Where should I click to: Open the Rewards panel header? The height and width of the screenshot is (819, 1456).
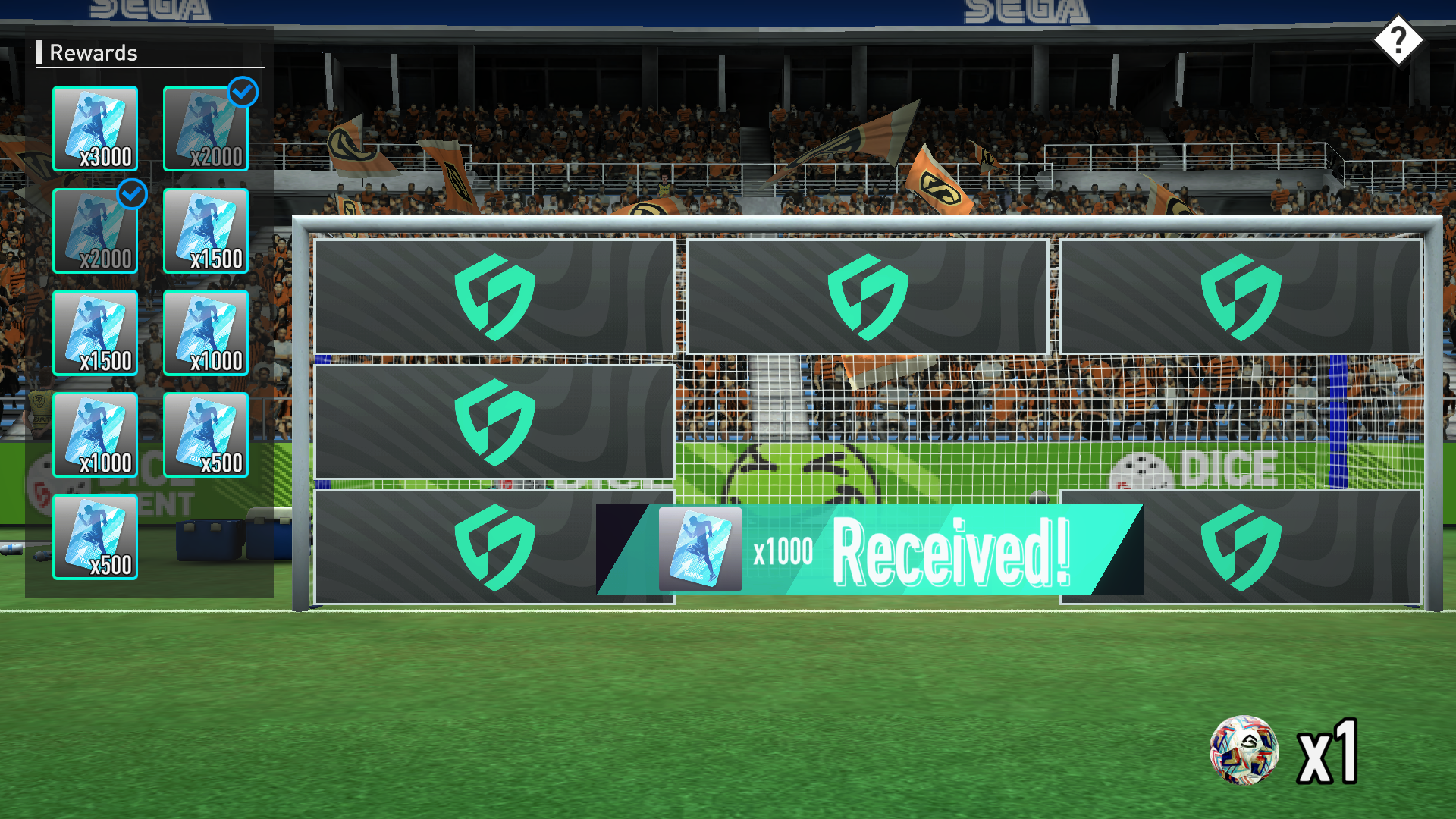(93, 53)
